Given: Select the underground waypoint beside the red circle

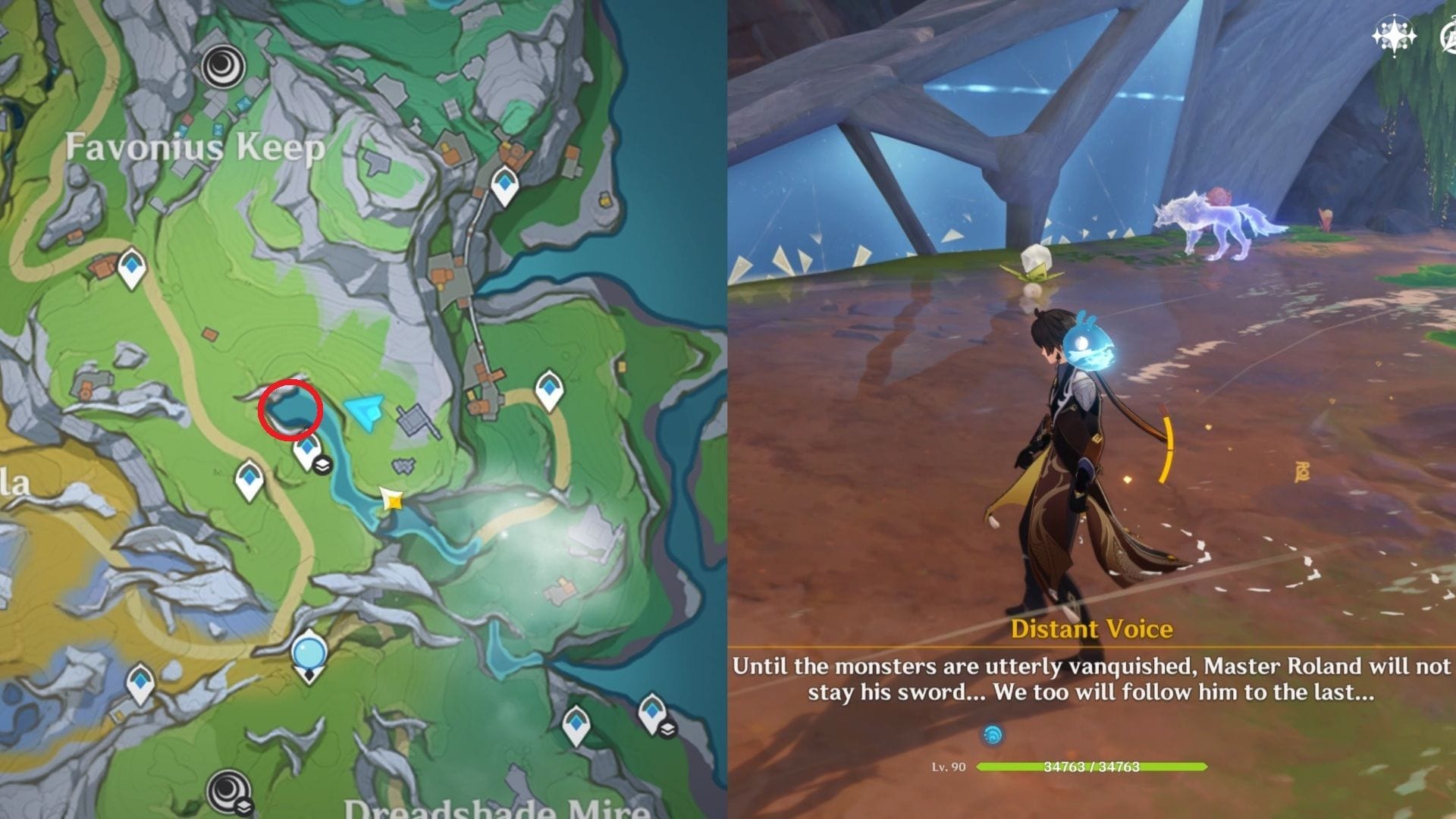Looking at the screenshot, I should point(307,452).
